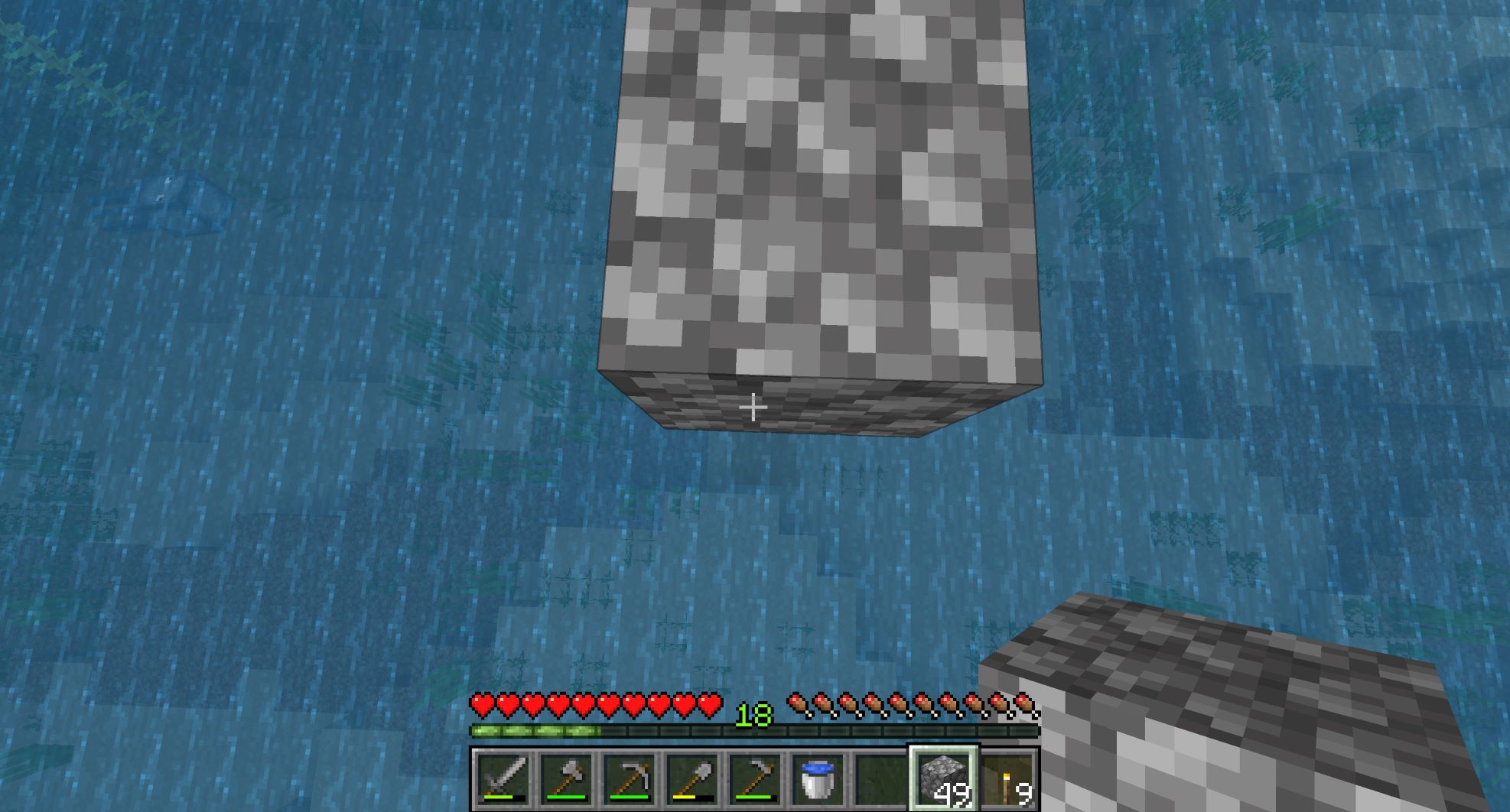Select the iron axe hotbar slot

[x=567, y=779]
